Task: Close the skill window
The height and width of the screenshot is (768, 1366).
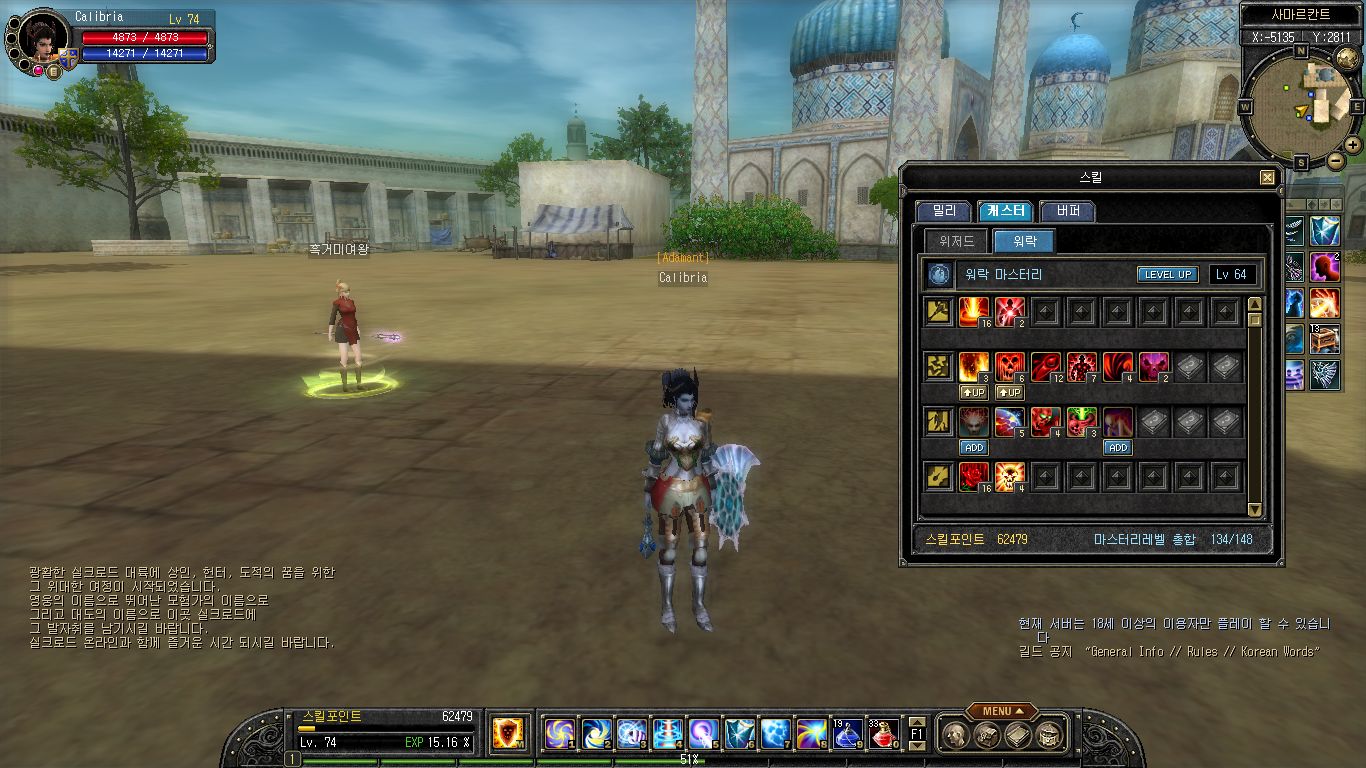Action: point(1267,178)
